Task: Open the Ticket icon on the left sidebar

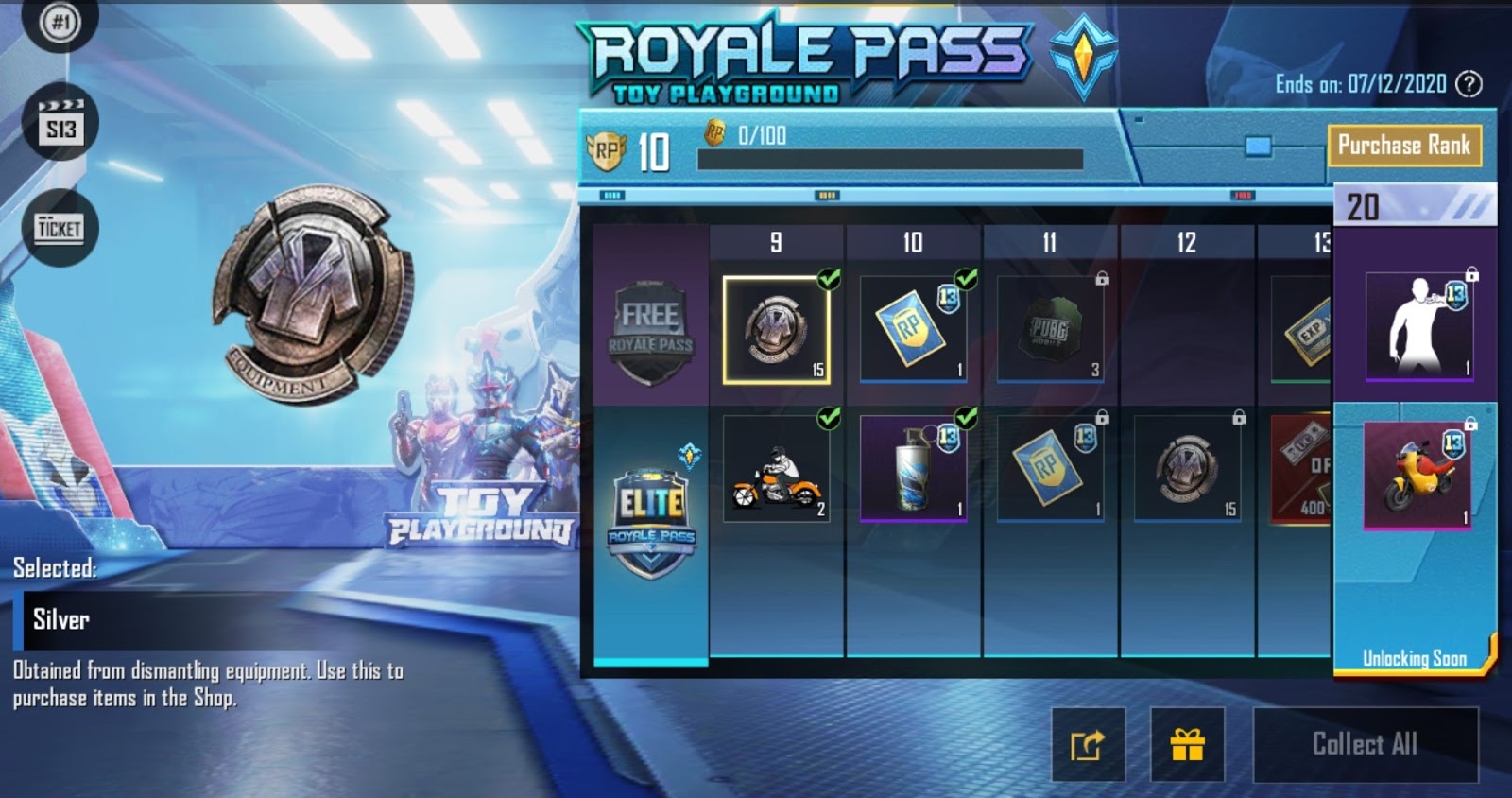Action: pos(60,227)
